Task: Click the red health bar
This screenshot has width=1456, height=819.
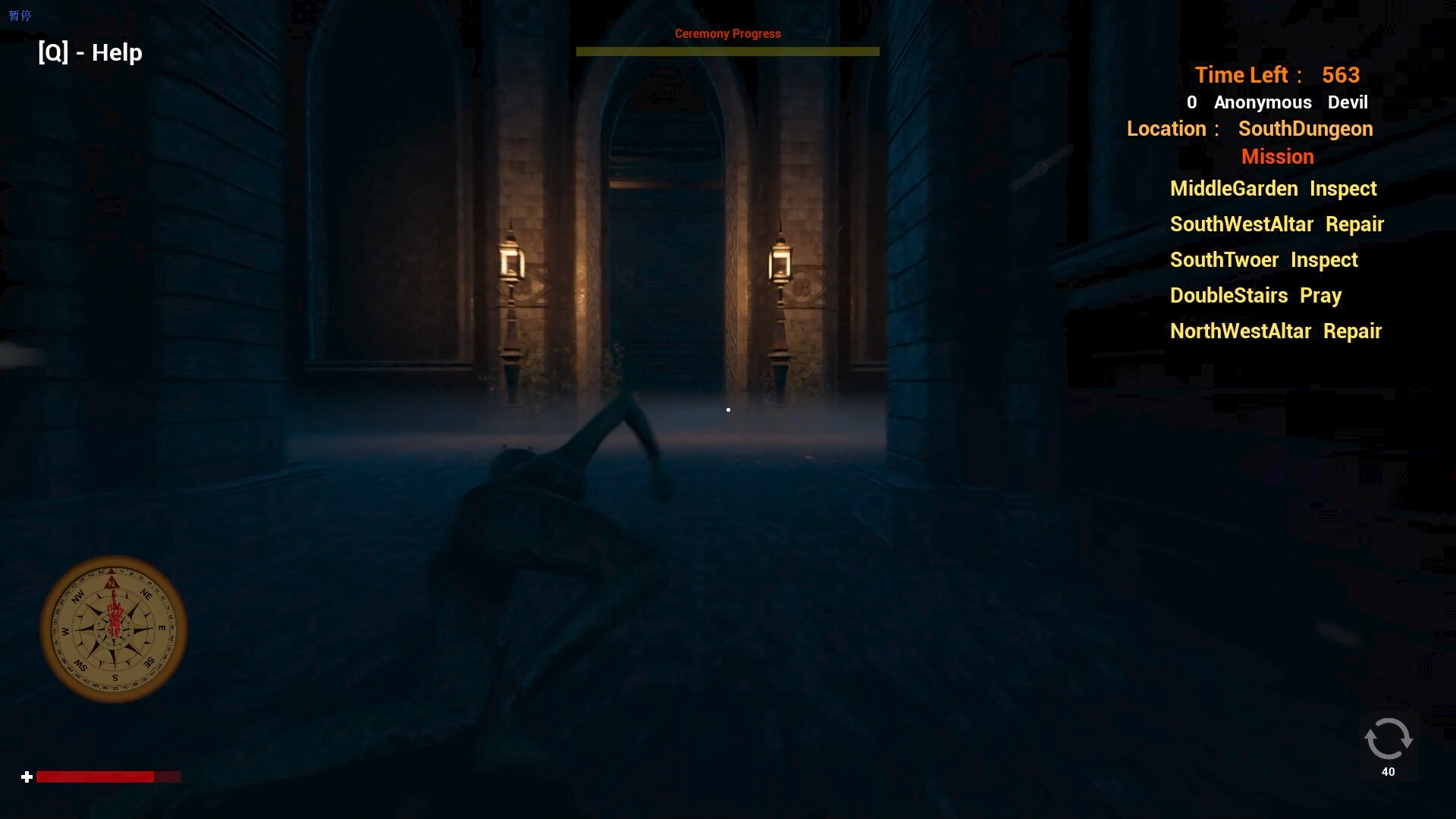Action: pos(95,777)
